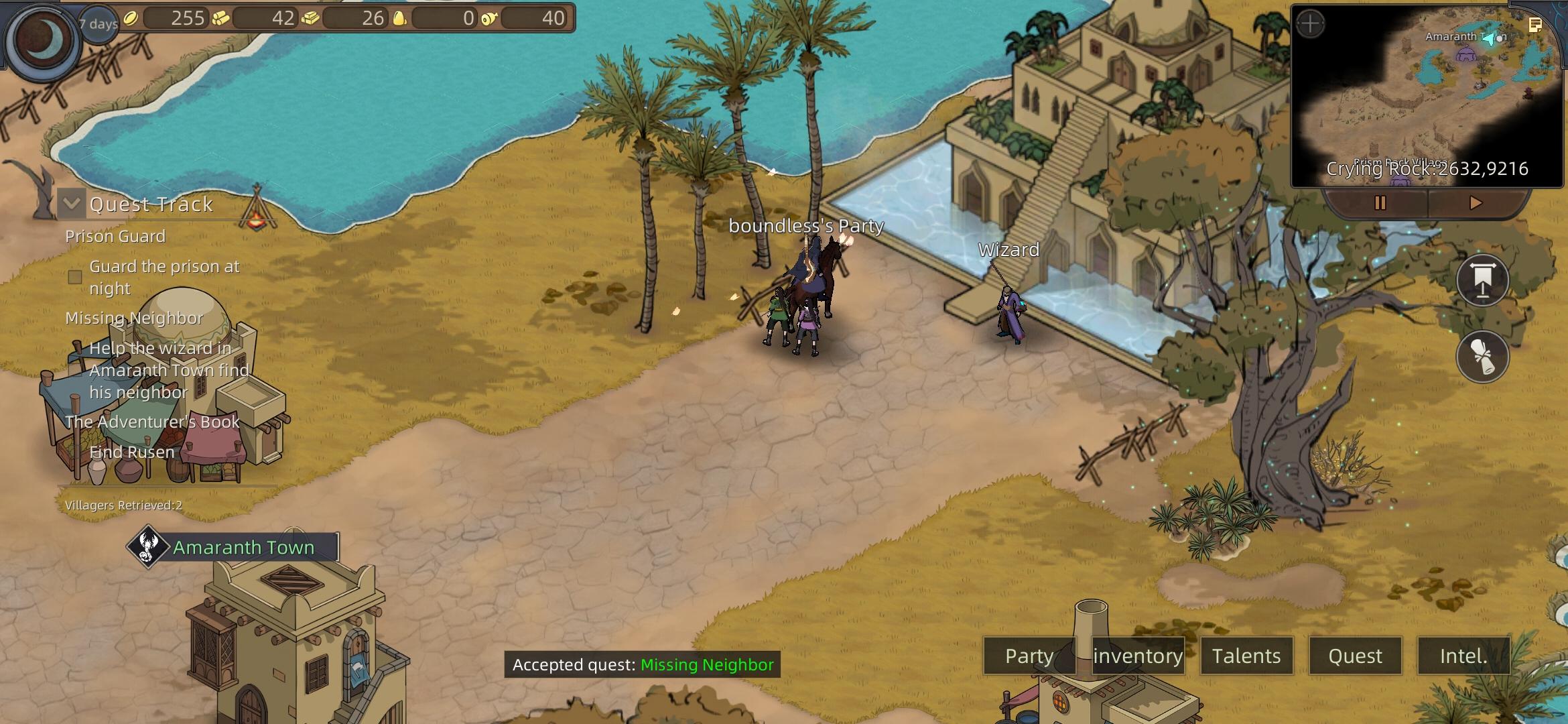Open the inventory screen
The height and width of the screenshot is (724, 1568).
click(1138, 656)
